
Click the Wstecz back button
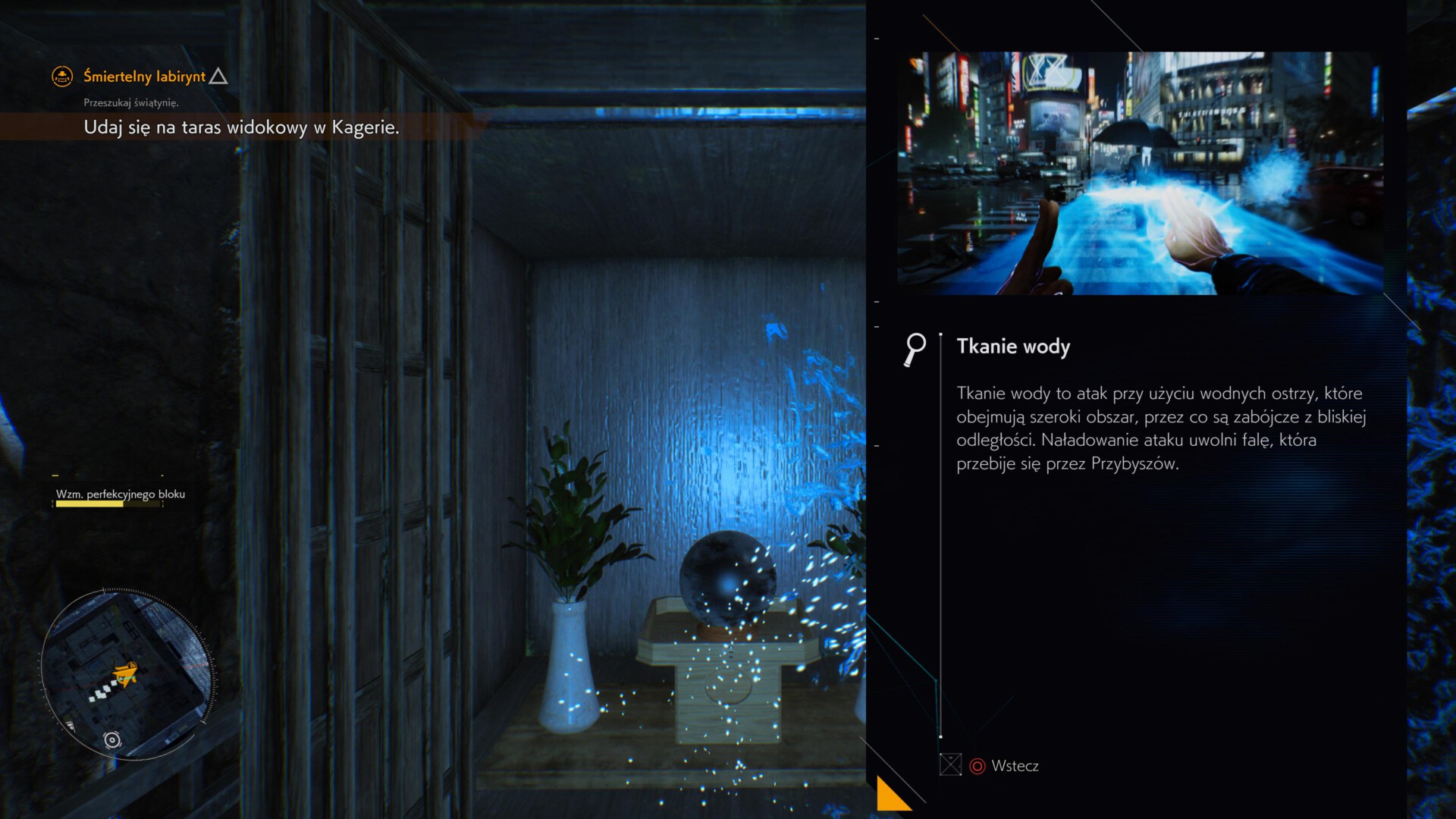tap(1004, 766)
